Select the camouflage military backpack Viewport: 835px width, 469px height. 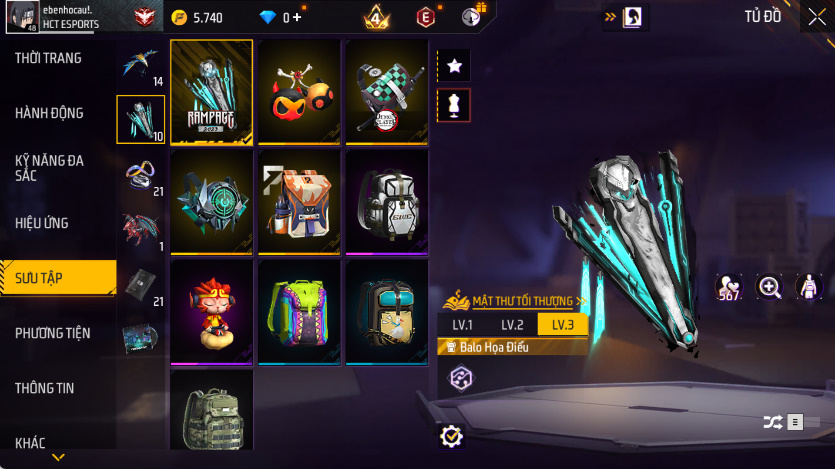(x=211, y=415)
